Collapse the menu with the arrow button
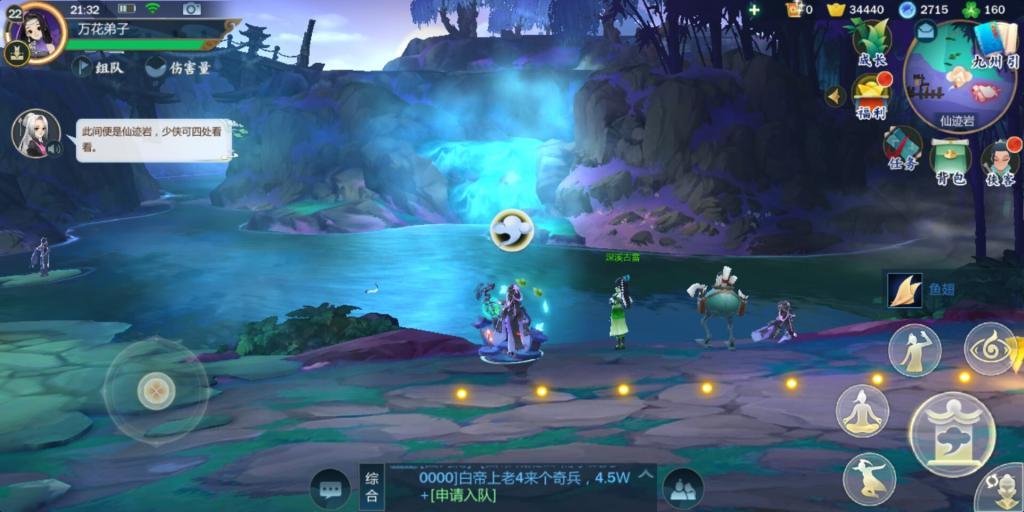The image size is (1024, 512). (834, 97)
